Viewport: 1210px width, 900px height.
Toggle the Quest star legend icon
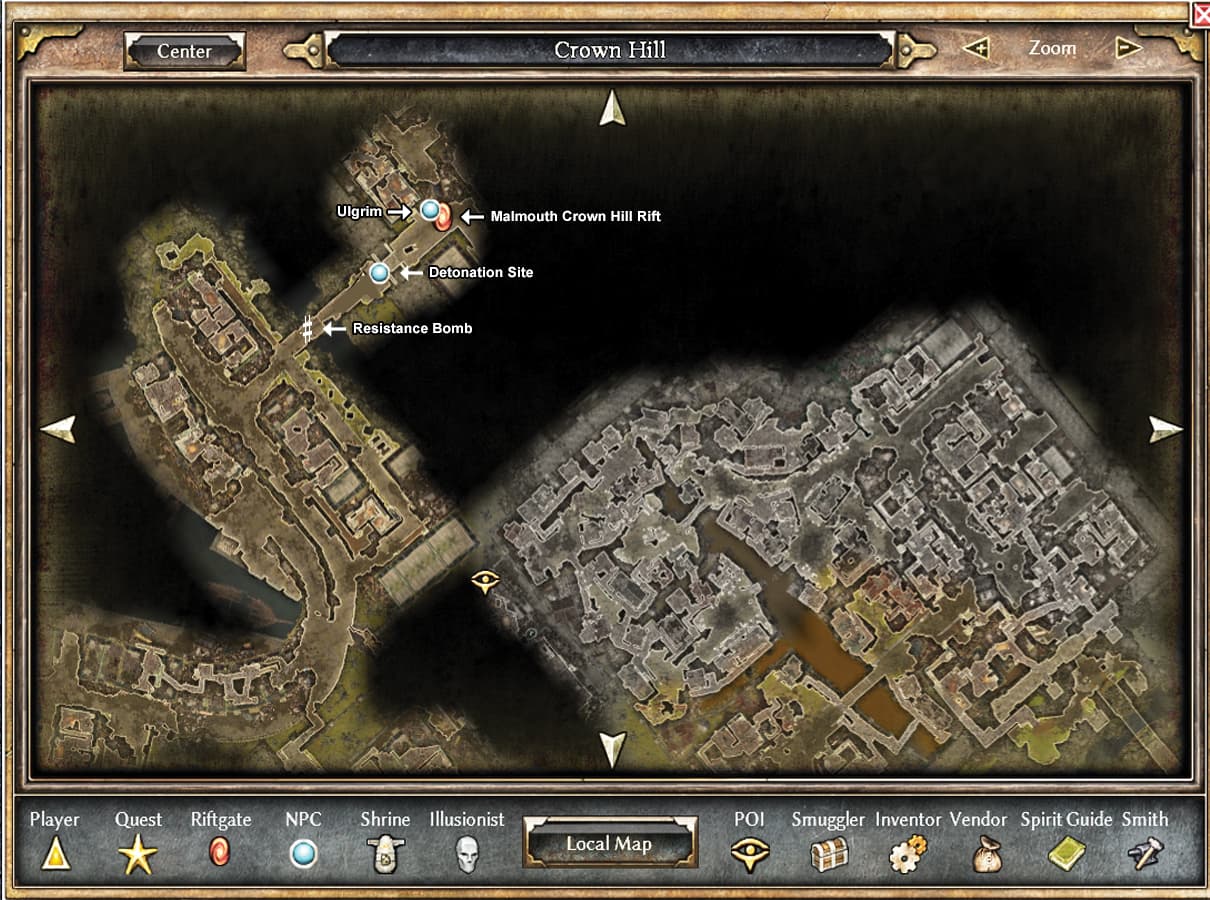[x=138, y=854]
